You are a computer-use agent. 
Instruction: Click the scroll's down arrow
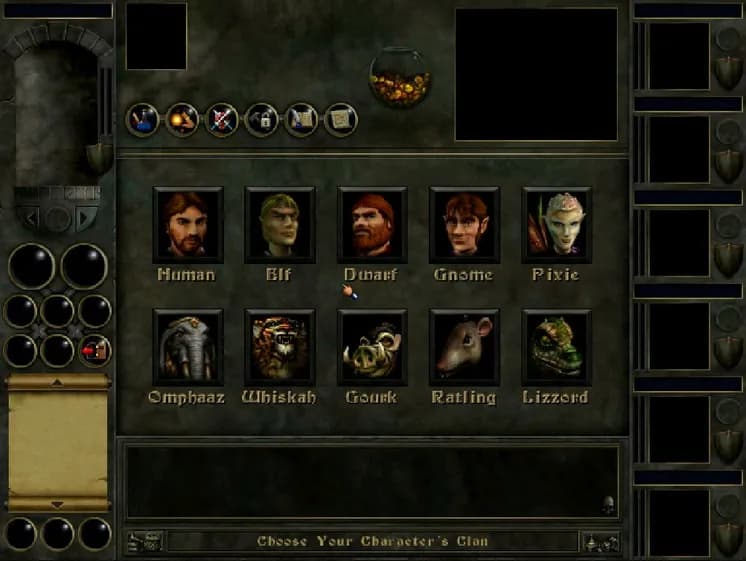coord(57,505)
